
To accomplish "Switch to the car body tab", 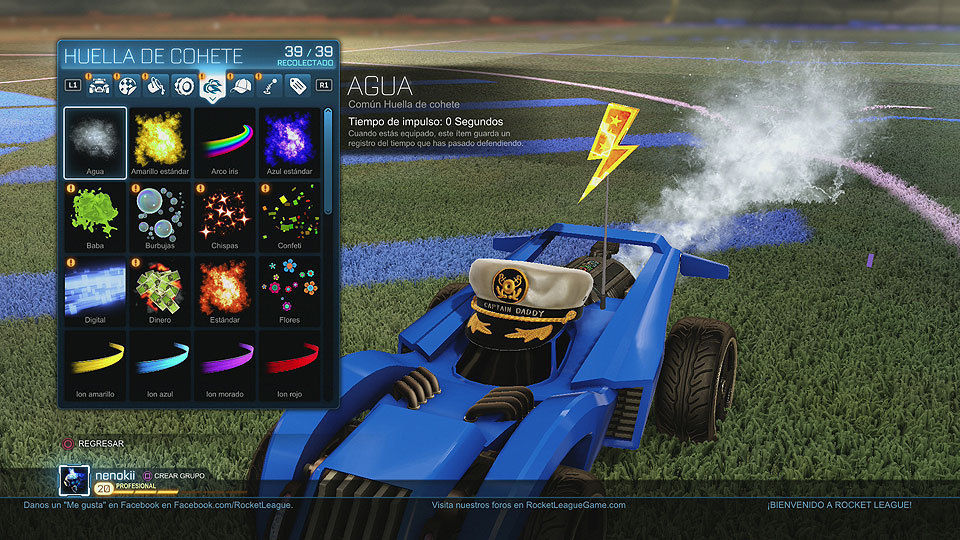I will click(100, 86).
